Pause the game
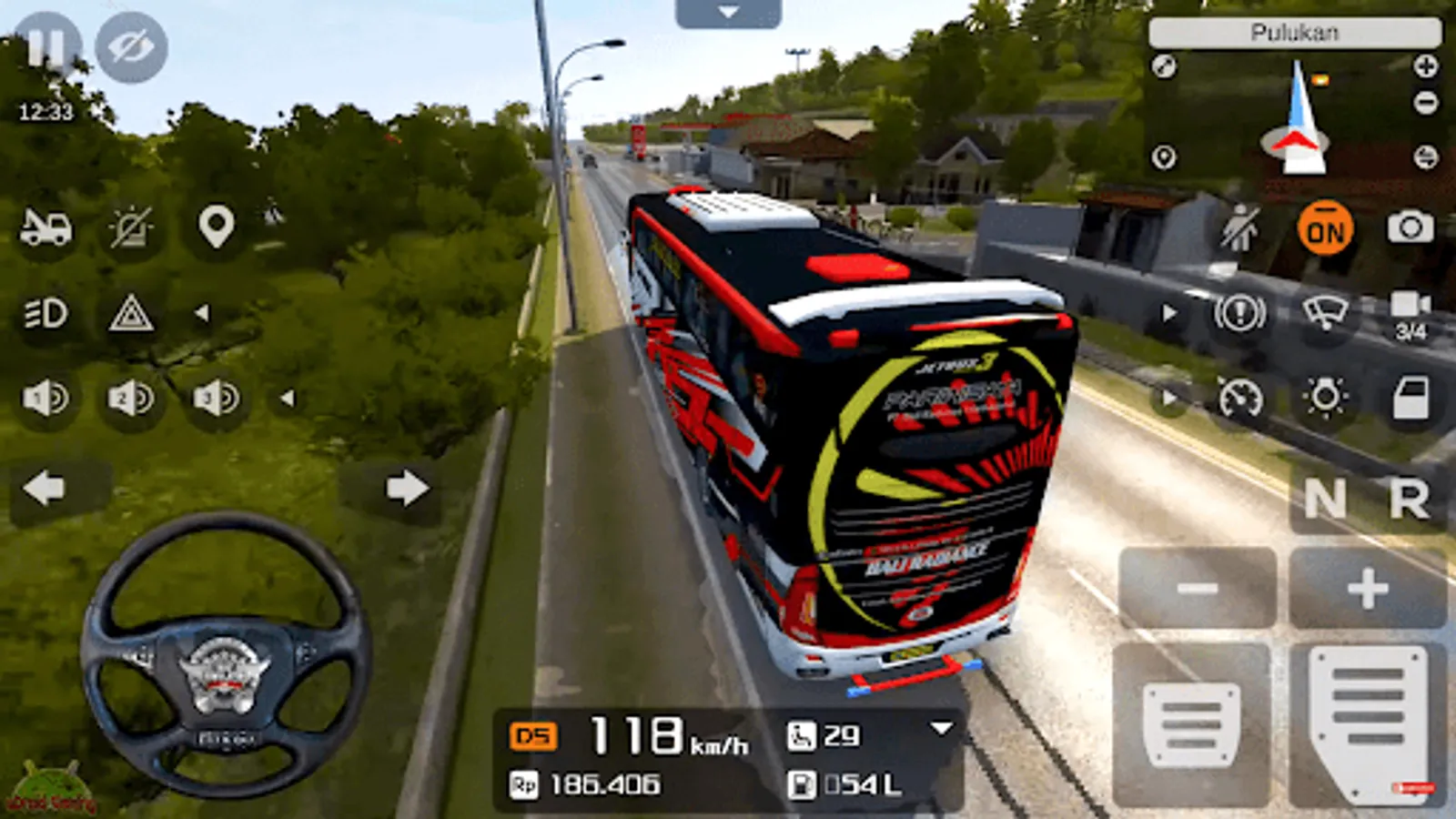Screen dimensions: 1456x819 (x=45, y=47)
